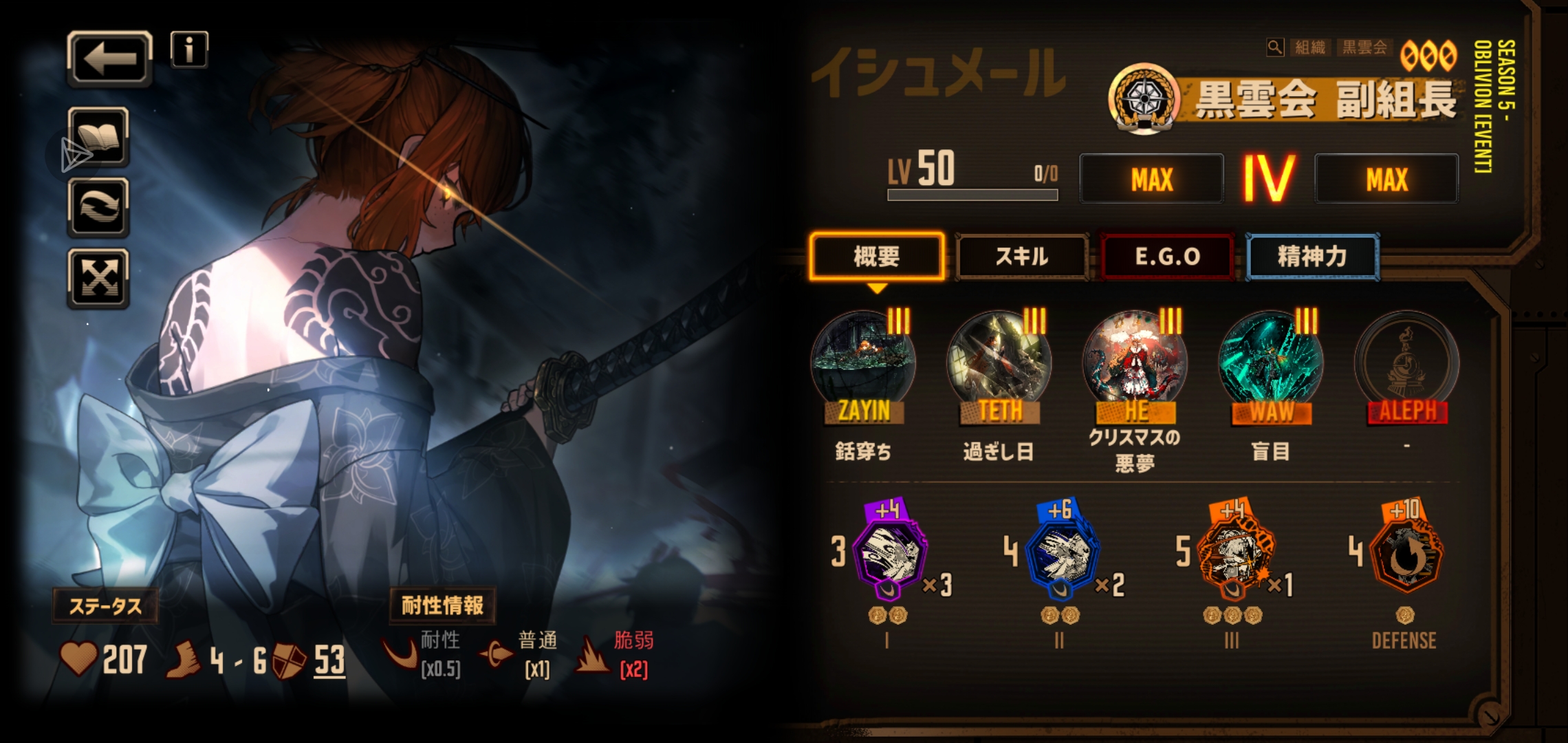
Task: Select the ZAYIN E.G.O 舐穿ち
Action: [863, 365]
